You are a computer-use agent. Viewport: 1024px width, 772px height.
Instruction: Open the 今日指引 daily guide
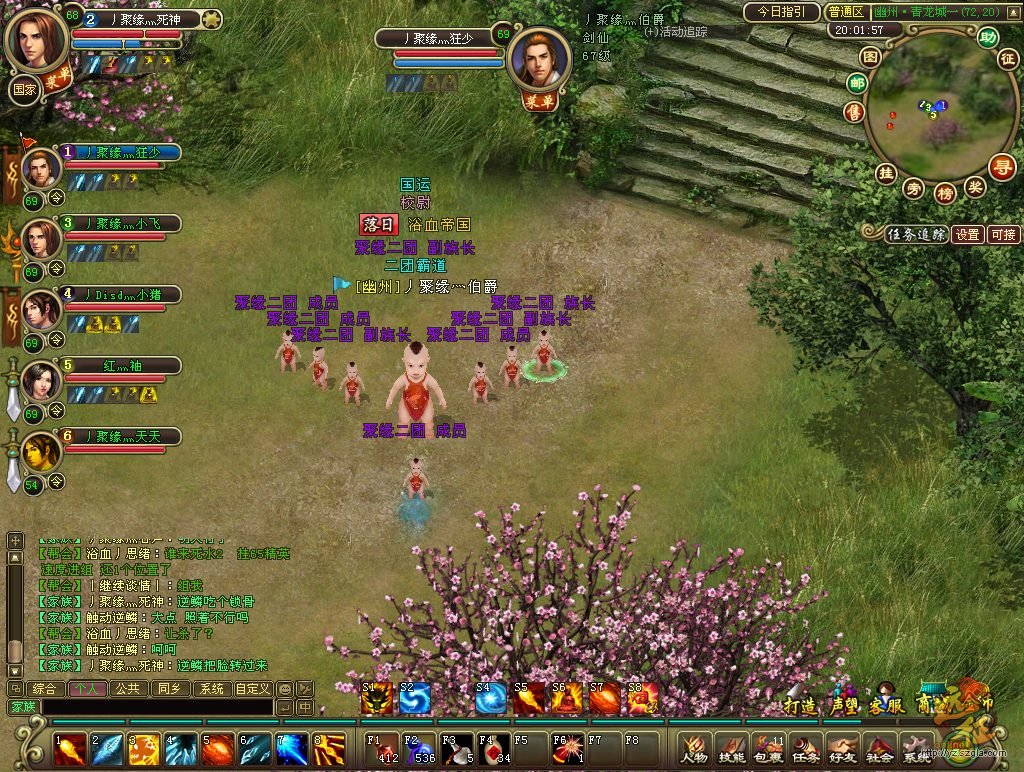coord(781,12)
